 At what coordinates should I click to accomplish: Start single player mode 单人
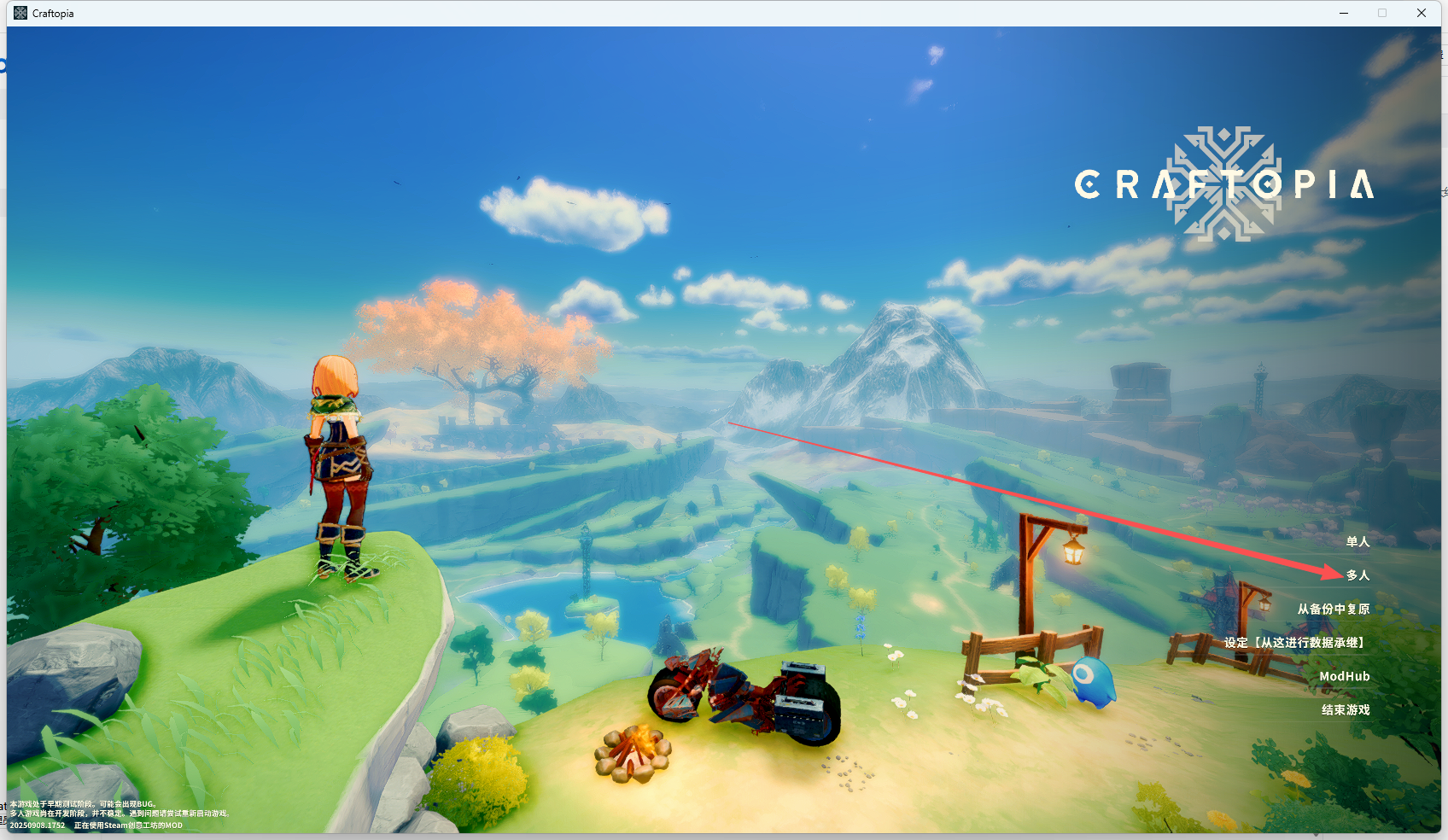pos(1357,542)
